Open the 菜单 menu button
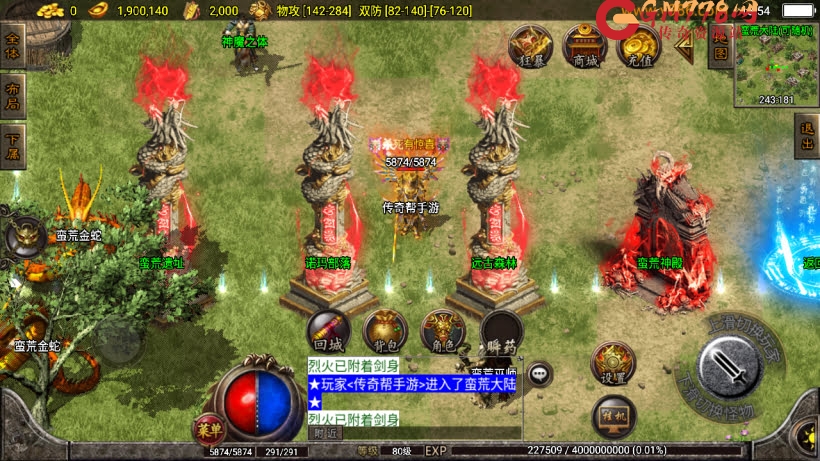This screenshot has width=820, height=461. (209, 430)
